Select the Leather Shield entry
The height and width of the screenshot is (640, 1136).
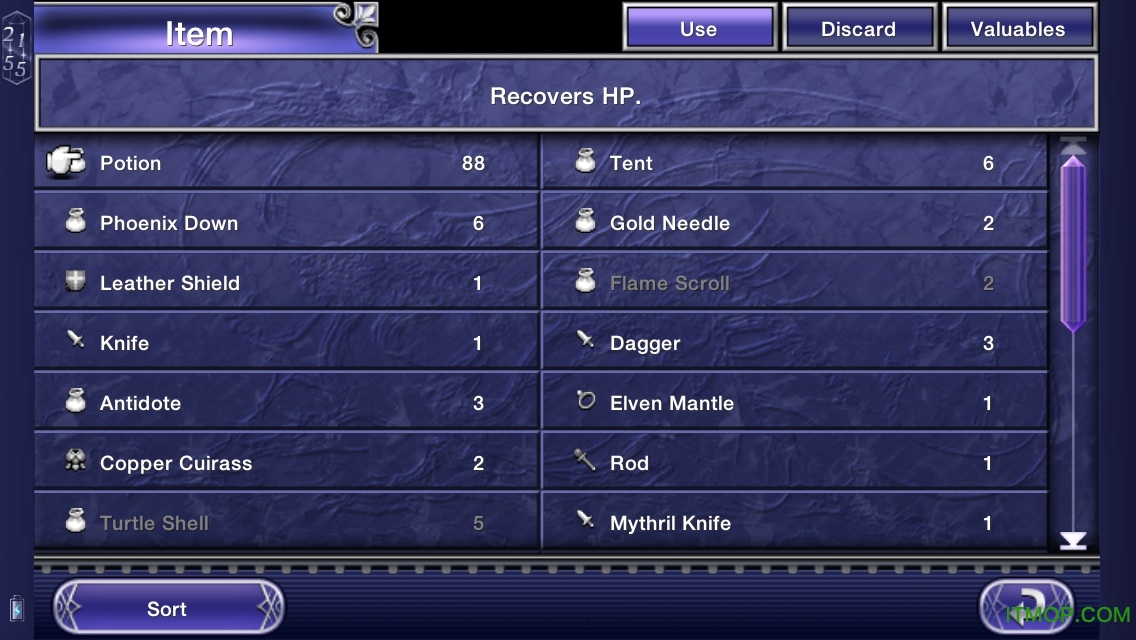286,283
